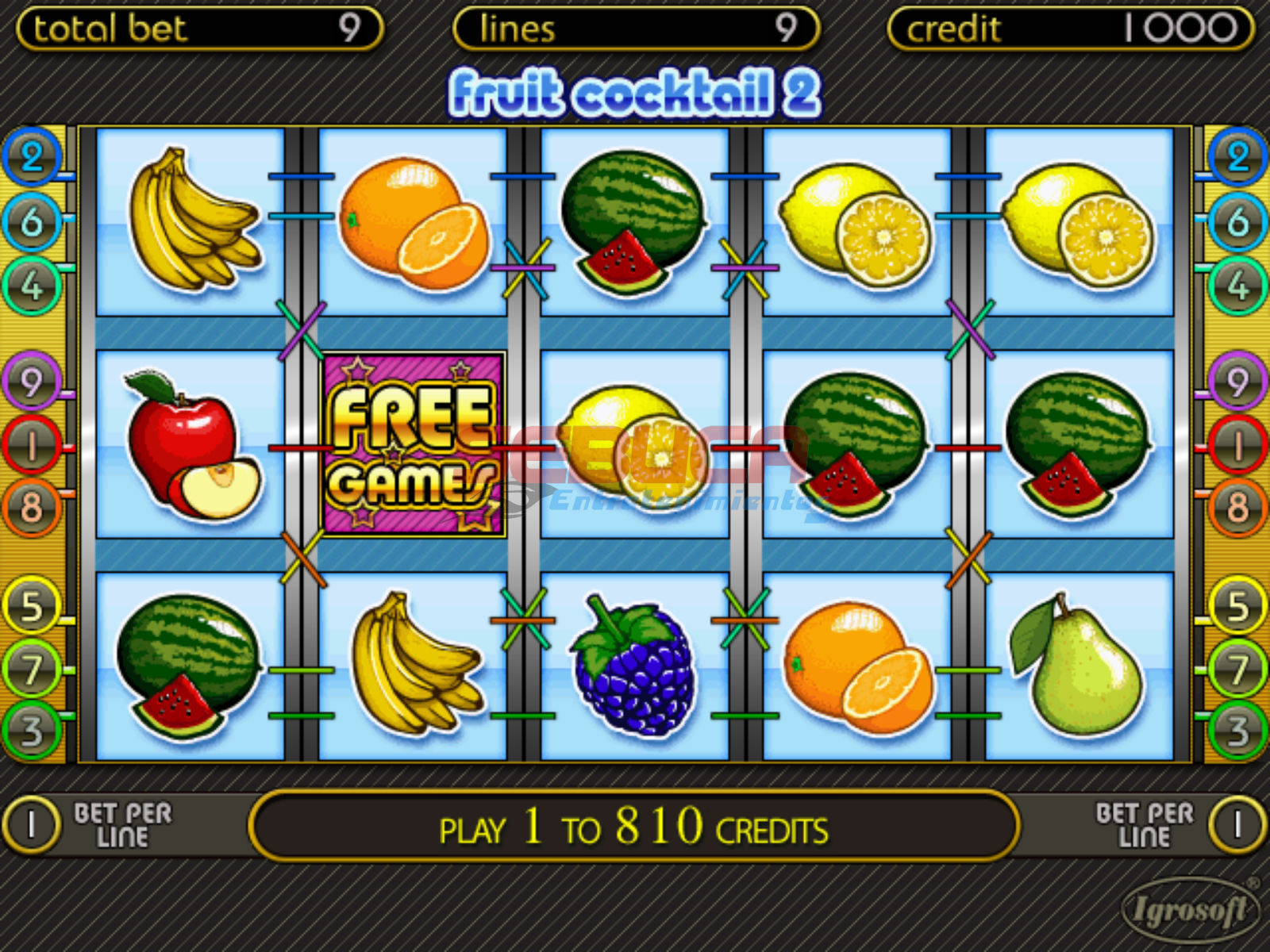This screenshot has width=1270, height=952.
Task: Click the green line 3 marker on left
Action: (x=32, y=731)
